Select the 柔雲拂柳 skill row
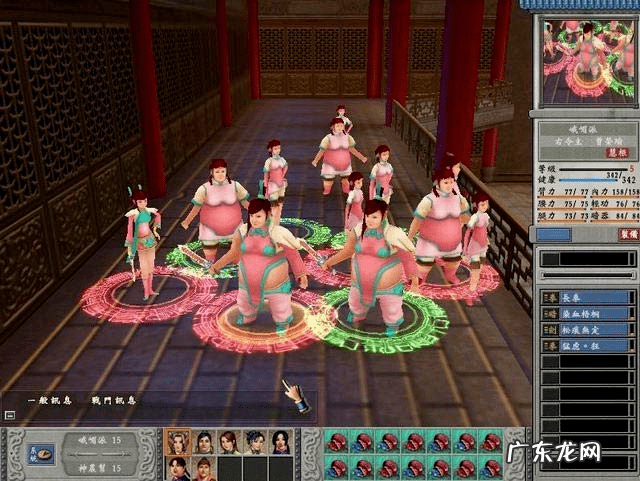 [x=588, y=313]
